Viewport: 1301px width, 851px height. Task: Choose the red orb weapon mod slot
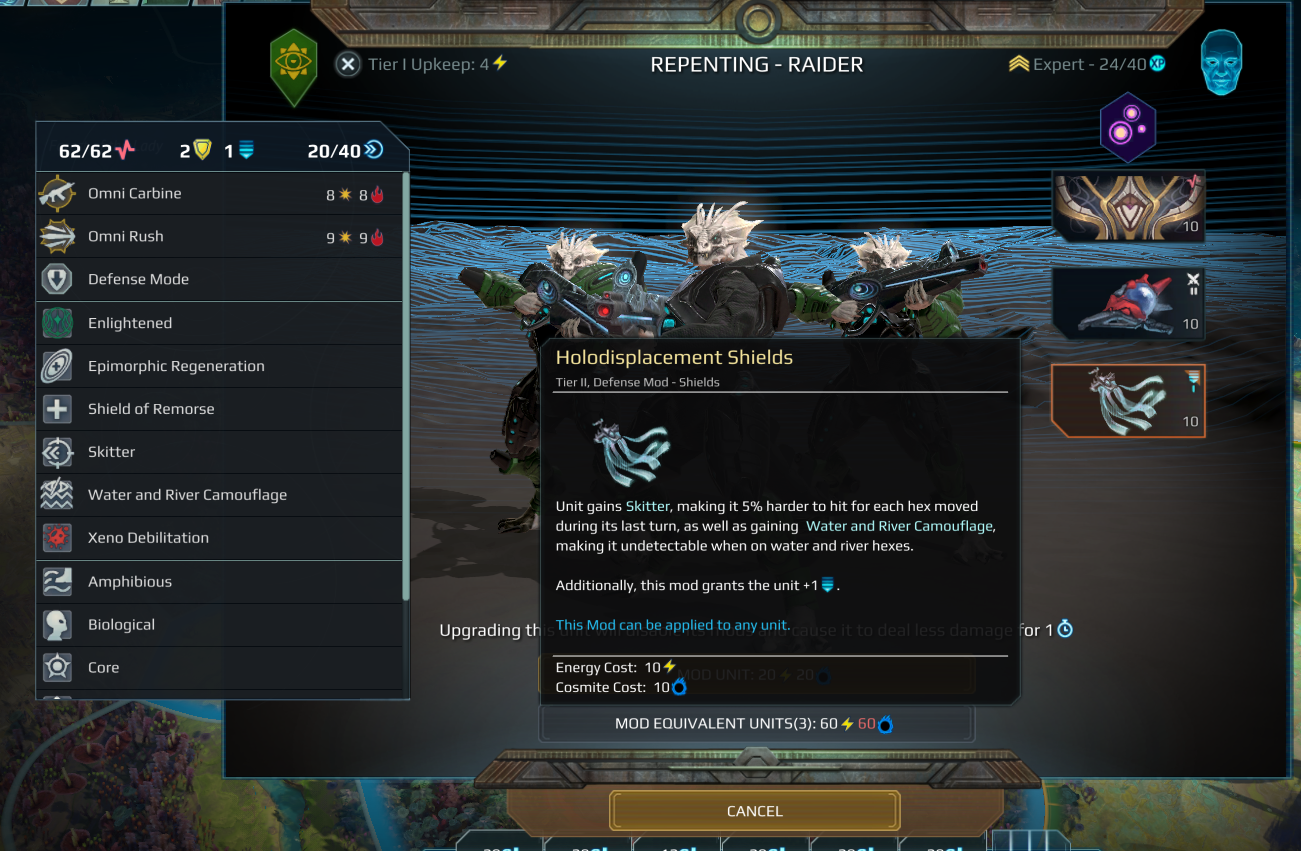(x=1128, y=304)
